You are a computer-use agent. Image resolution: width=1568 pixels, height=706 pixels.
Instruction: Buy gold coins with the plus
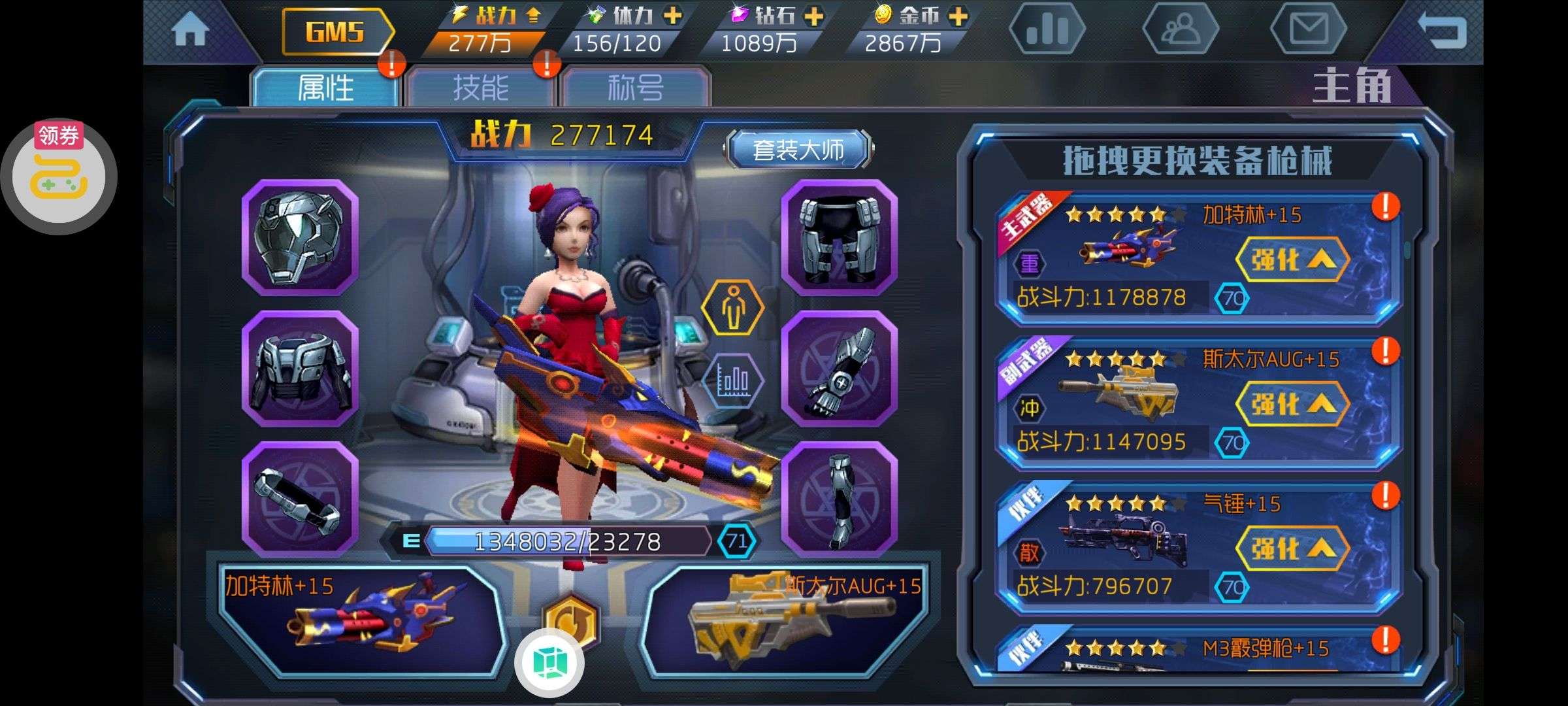(958, 16)
